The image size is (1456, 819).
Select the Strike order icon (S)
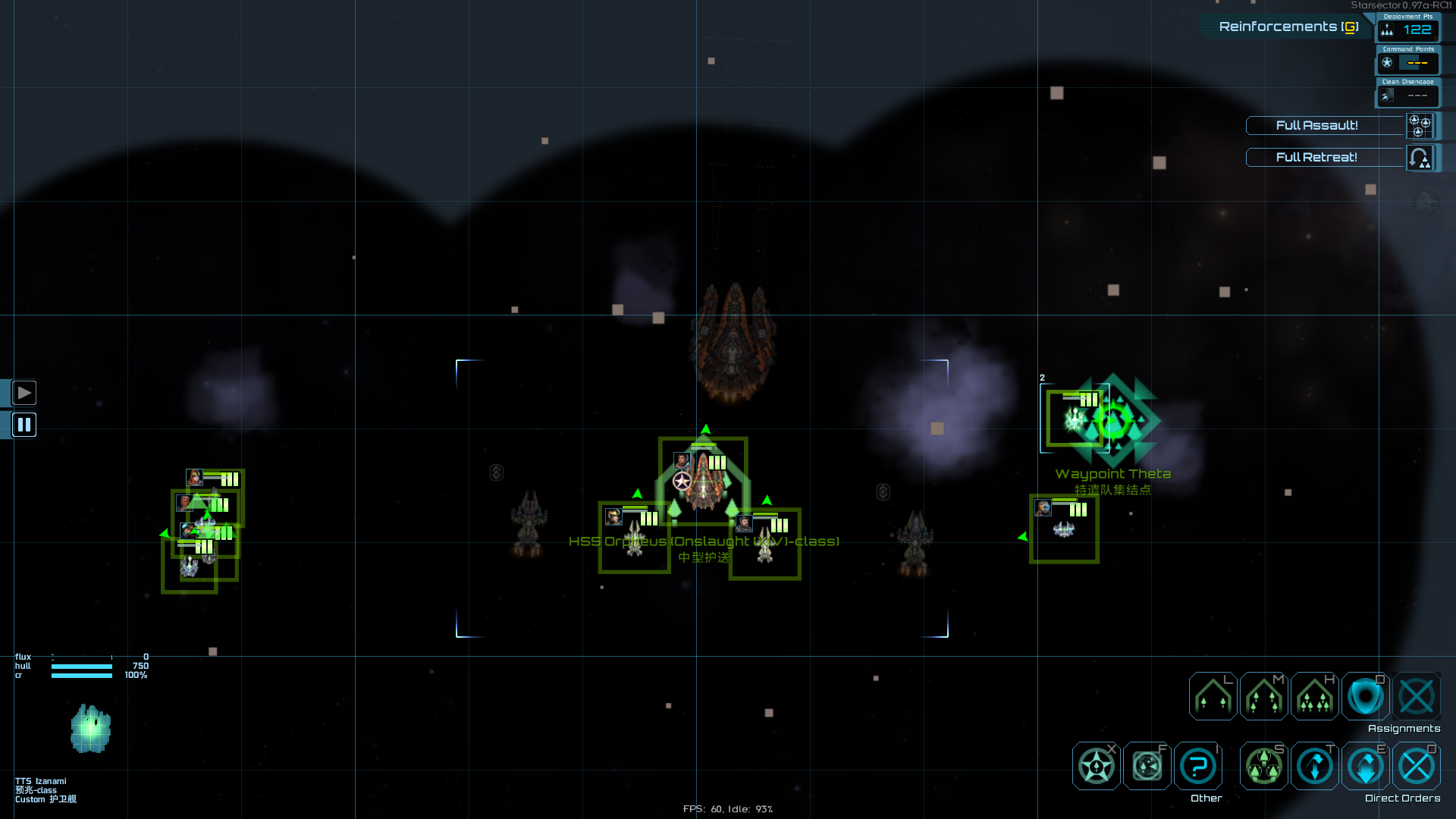pyautogui.click(x=1263, y=766)
